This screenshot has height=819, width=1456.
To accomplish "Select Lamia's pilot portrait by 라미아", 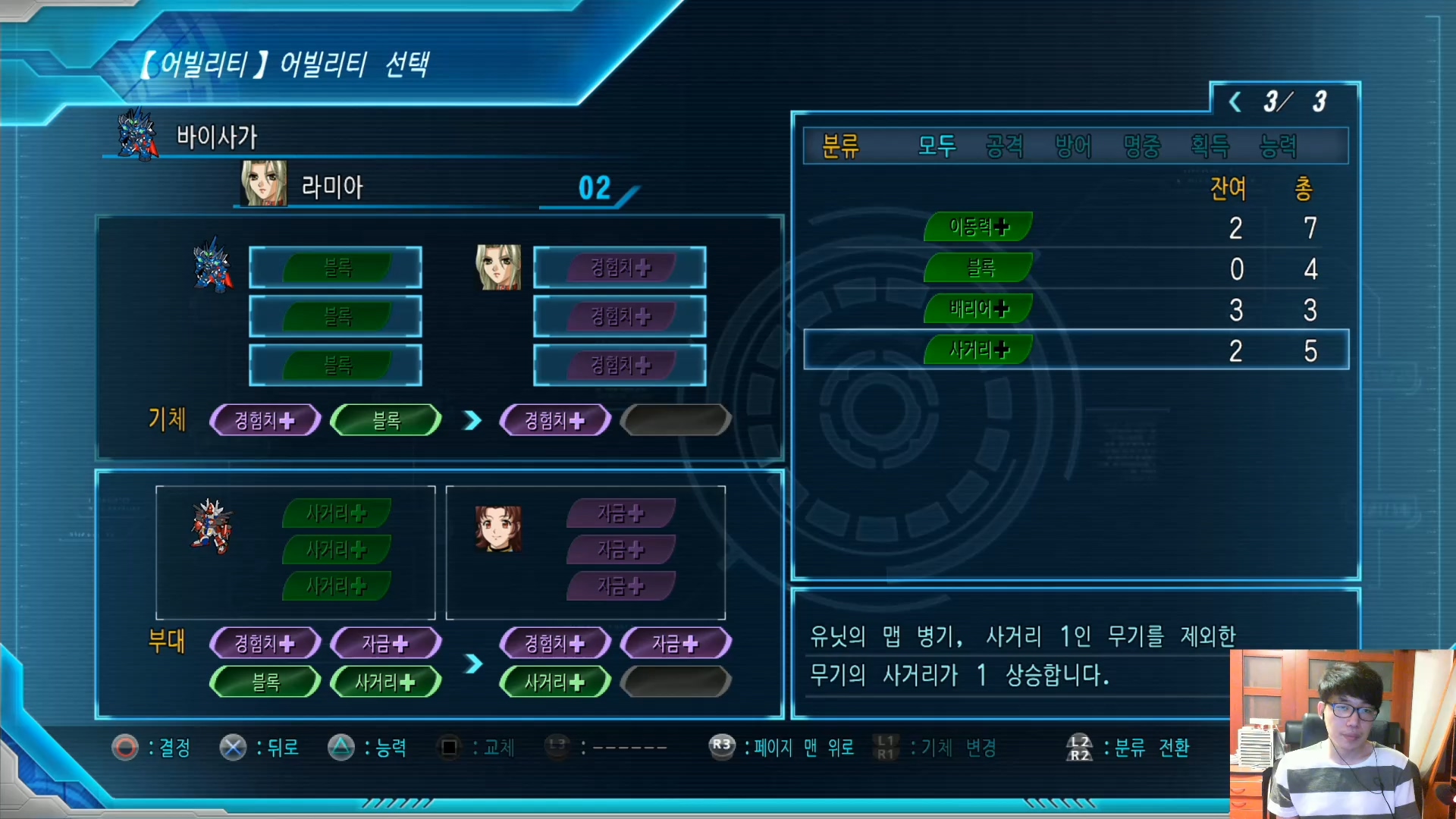I will coord(264,184).
